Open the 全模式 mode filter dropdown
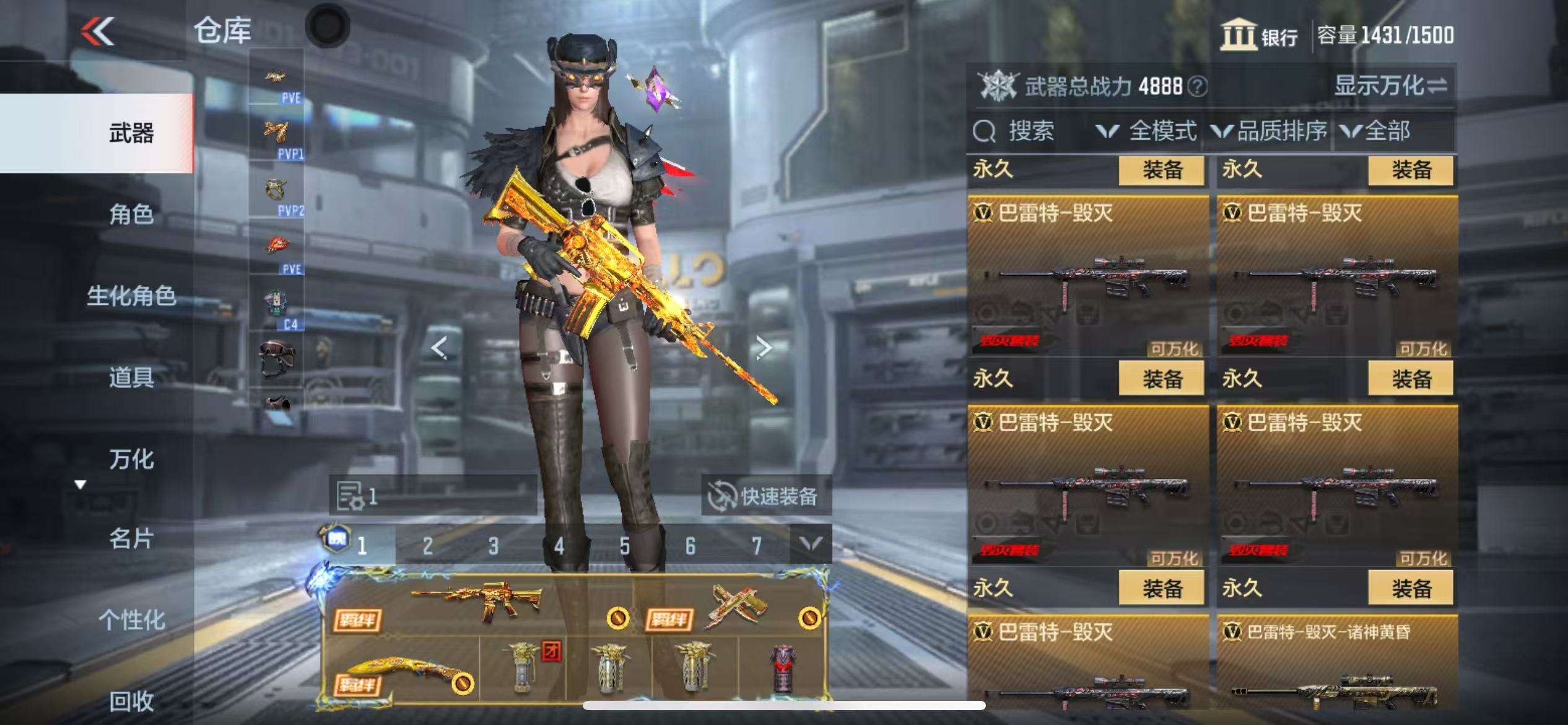The width and height of the screenshot is (1568, 725). pyautogui.click(x=1148, y=131)
